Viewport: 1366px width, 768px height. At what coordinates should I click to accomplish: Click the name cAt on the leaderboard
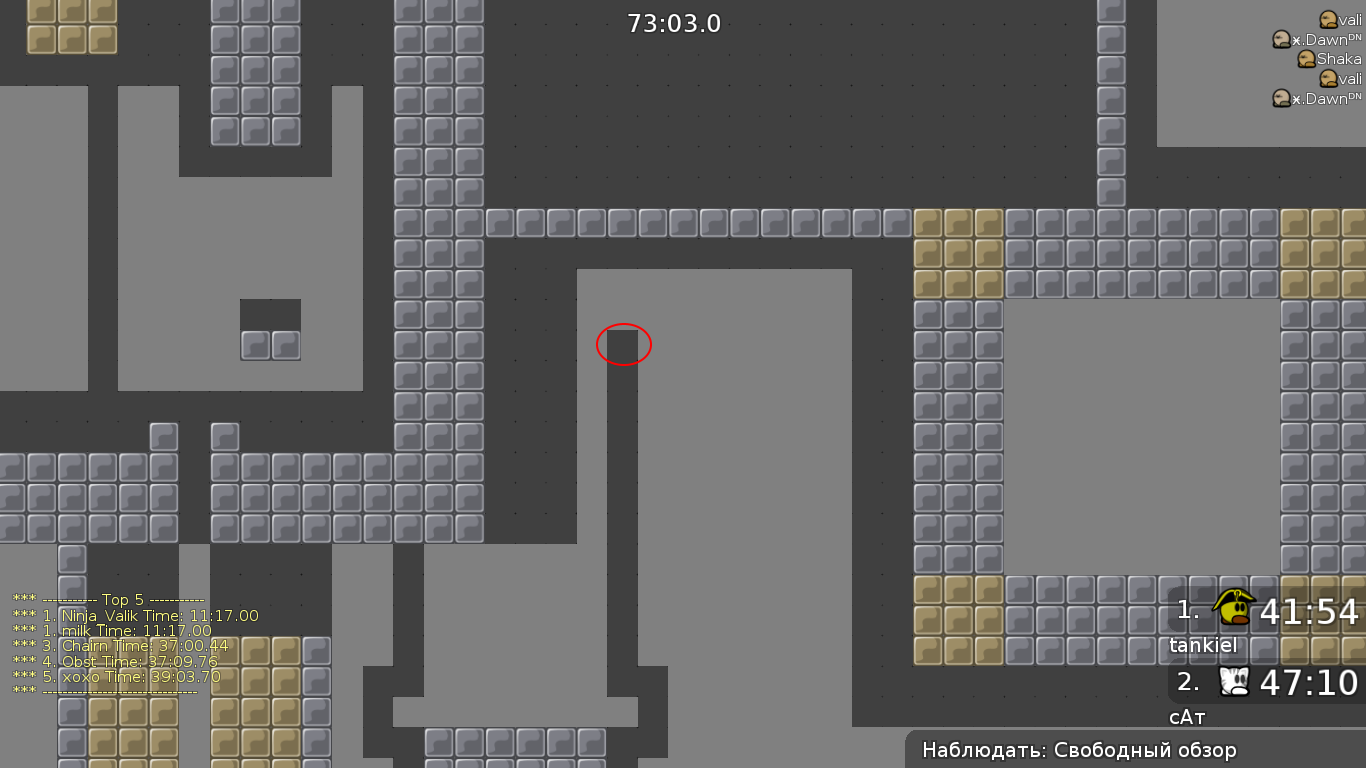(1186, 716)
